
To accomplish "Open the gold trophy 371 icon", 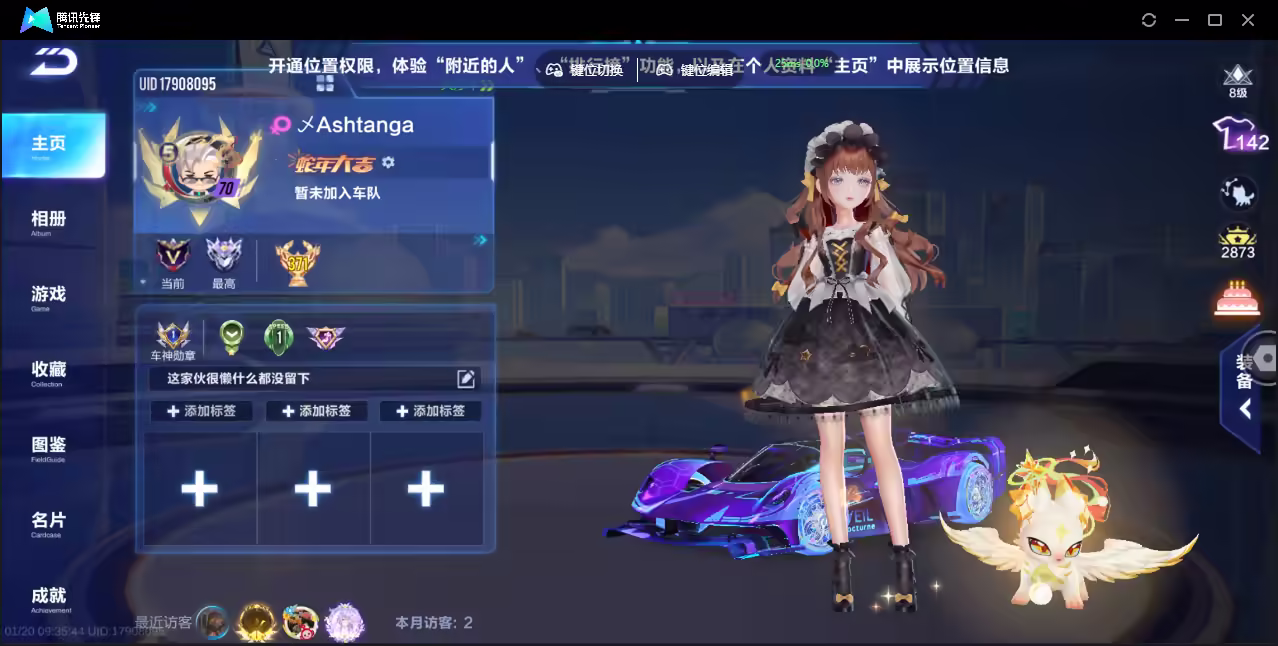I will click(x=297, y=263).
